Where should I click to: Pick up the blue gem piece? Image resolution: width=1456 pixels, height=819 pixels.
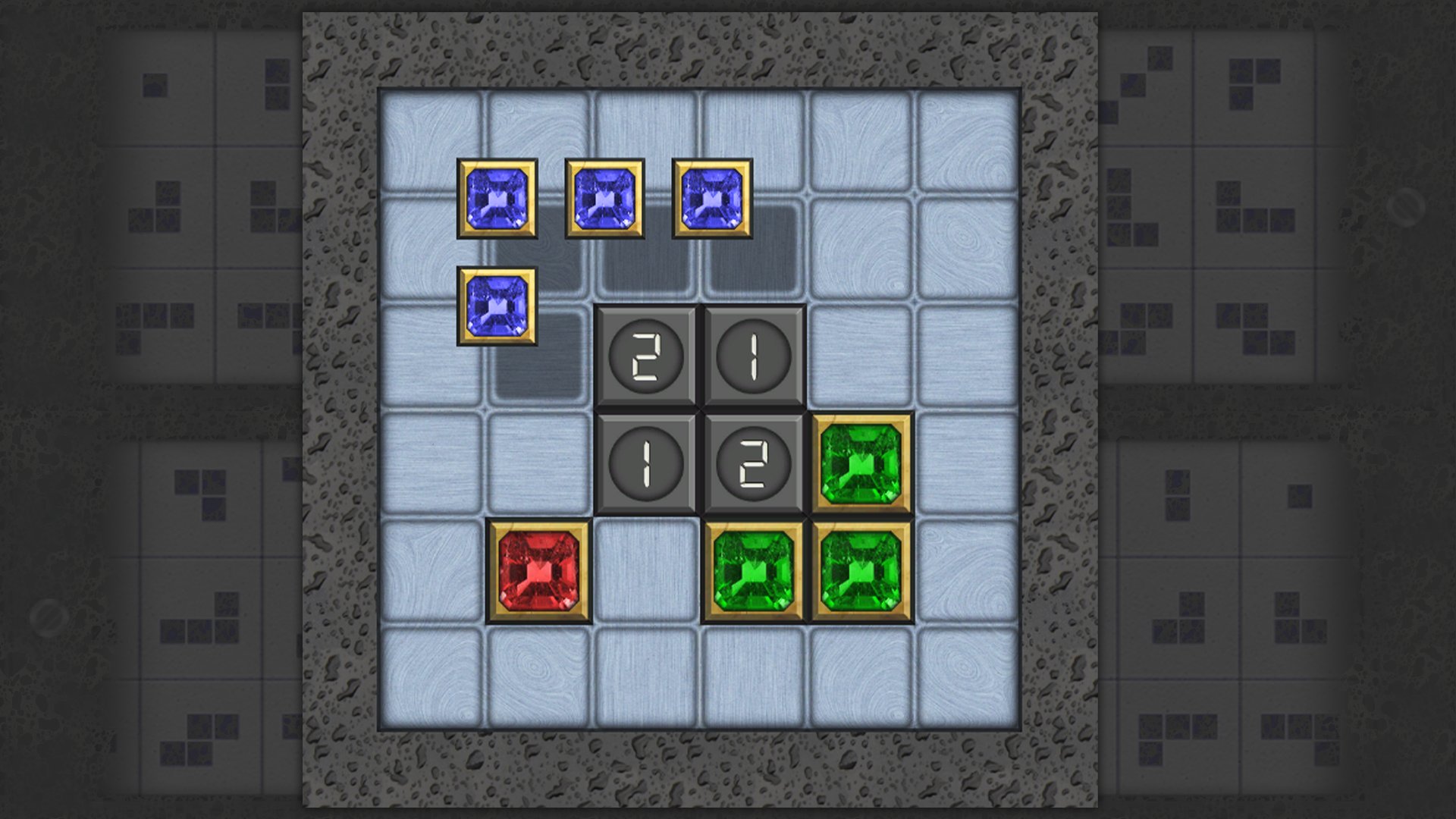(x=497, y=199)
